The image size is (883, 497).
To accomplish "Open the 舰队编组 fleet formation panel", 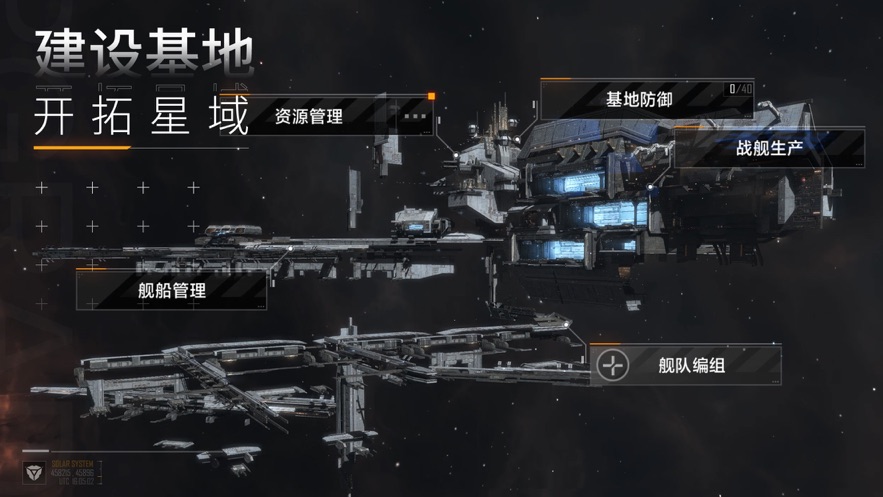I will click(x=690, y=365).
